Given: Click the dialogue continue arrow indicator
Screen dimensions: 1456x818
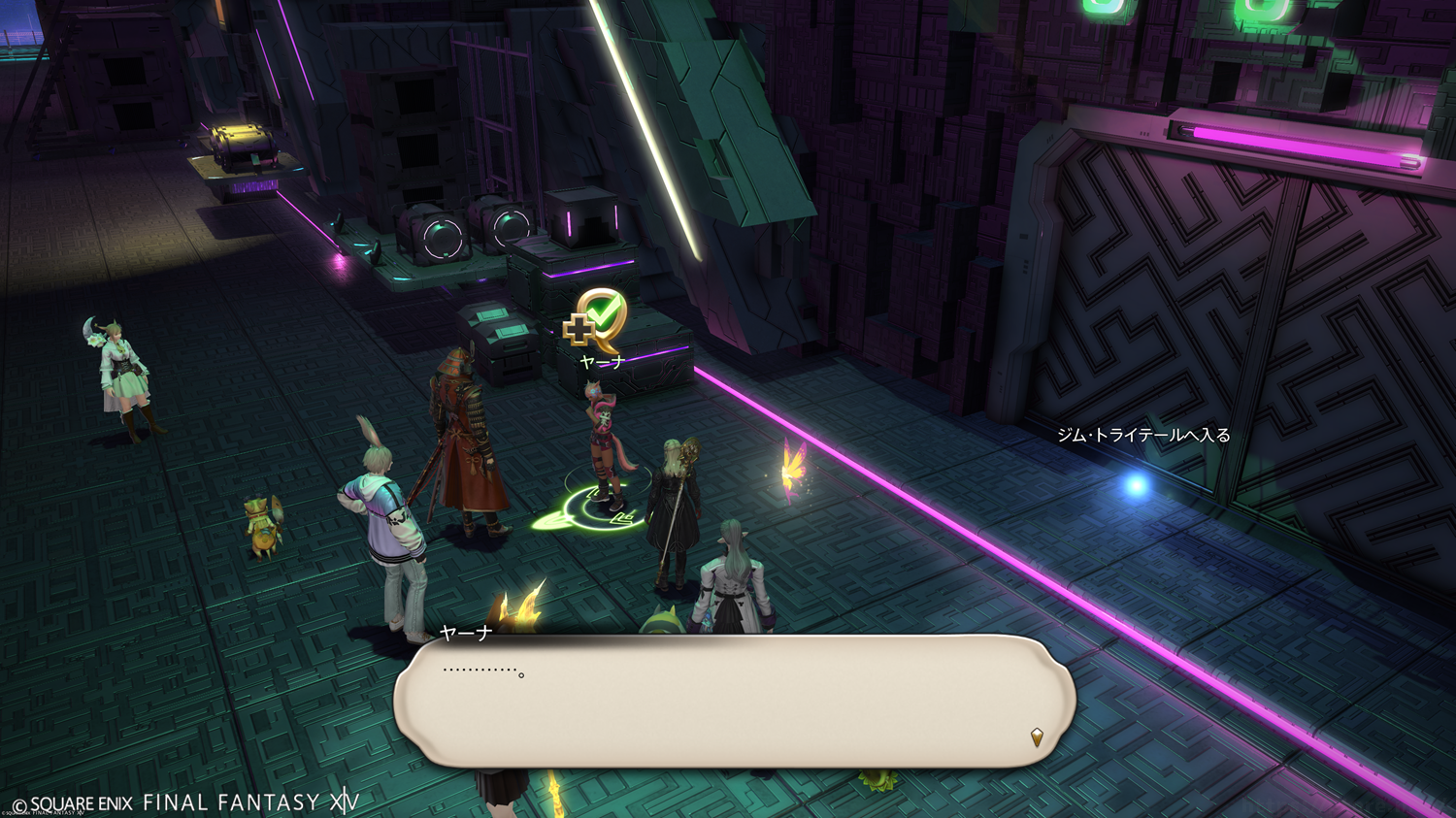Looking at the screenshot, I should [1037, 737].
